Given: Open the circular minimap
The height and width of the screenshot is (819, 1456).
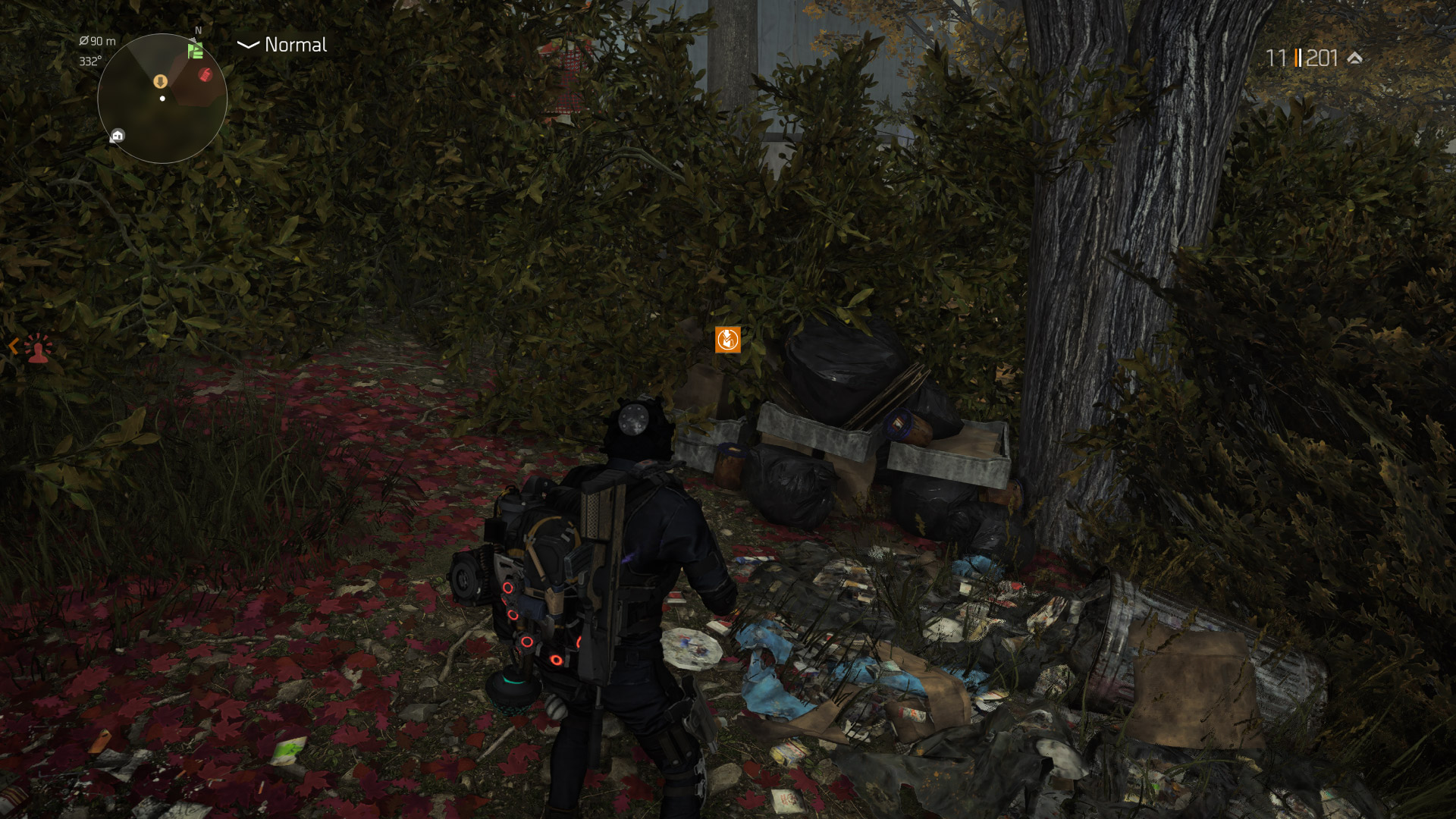Looking at the screenshot, I should [x=162, y=99].
